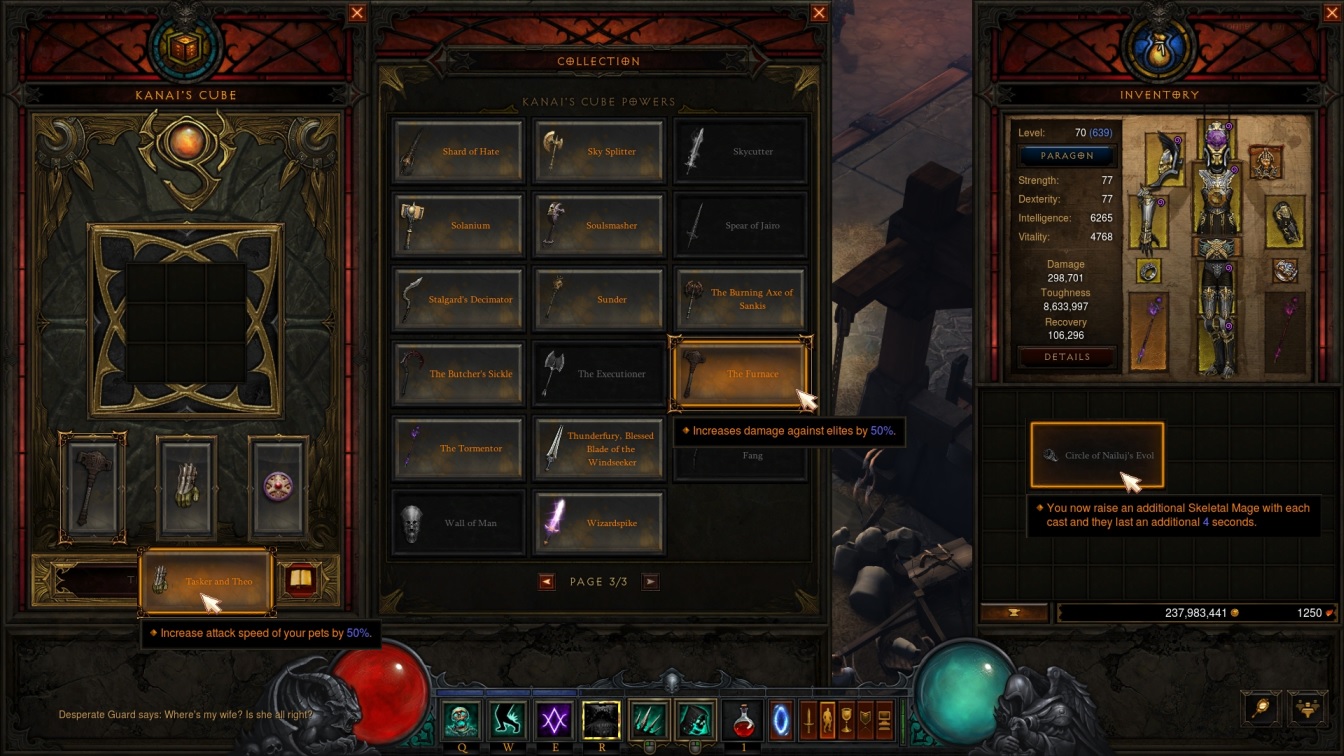Select the Shard of Hate power

(x=459, y=151)
